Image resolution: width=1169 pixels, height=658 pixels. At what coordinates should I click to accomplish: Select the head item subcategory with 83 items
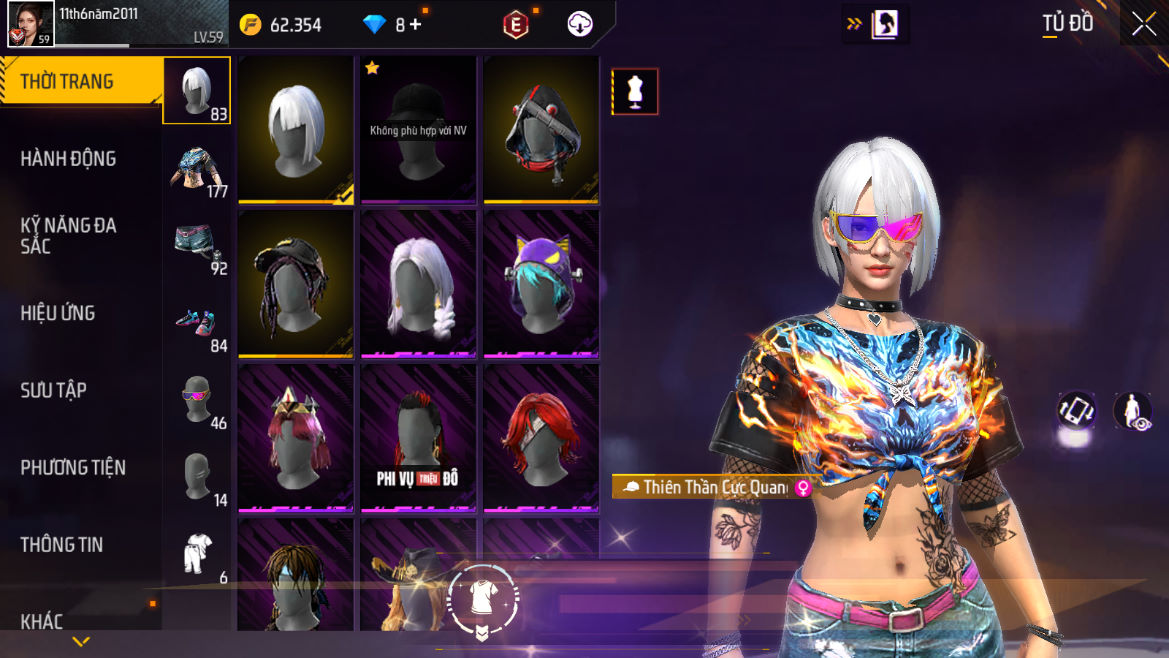196,90
